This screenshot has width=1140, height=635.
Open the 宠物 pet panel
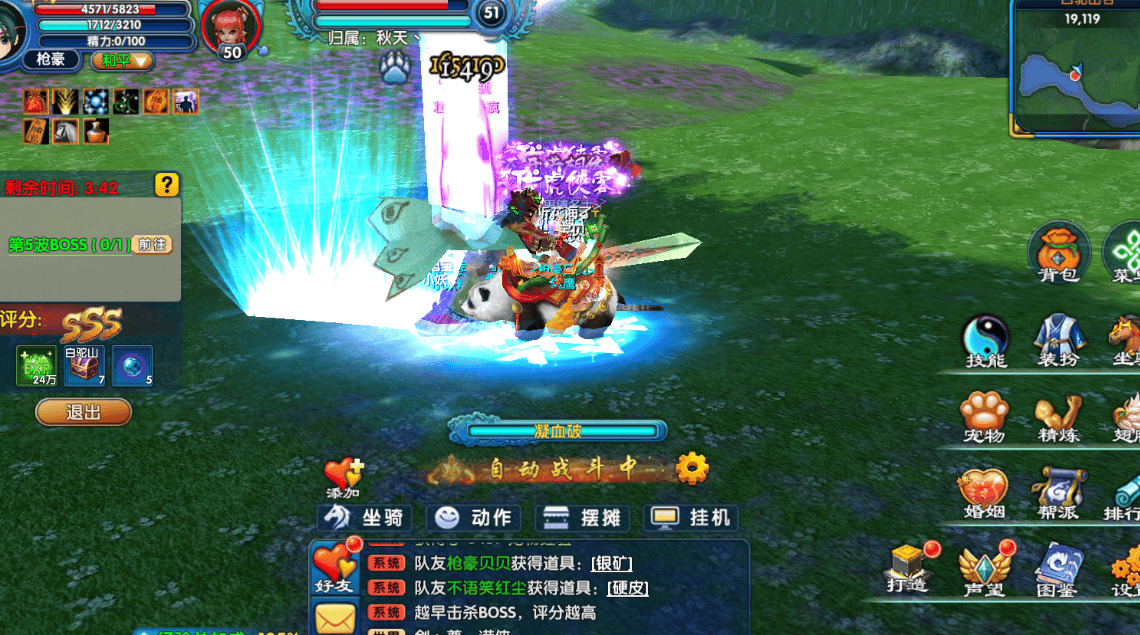(984, 417)
